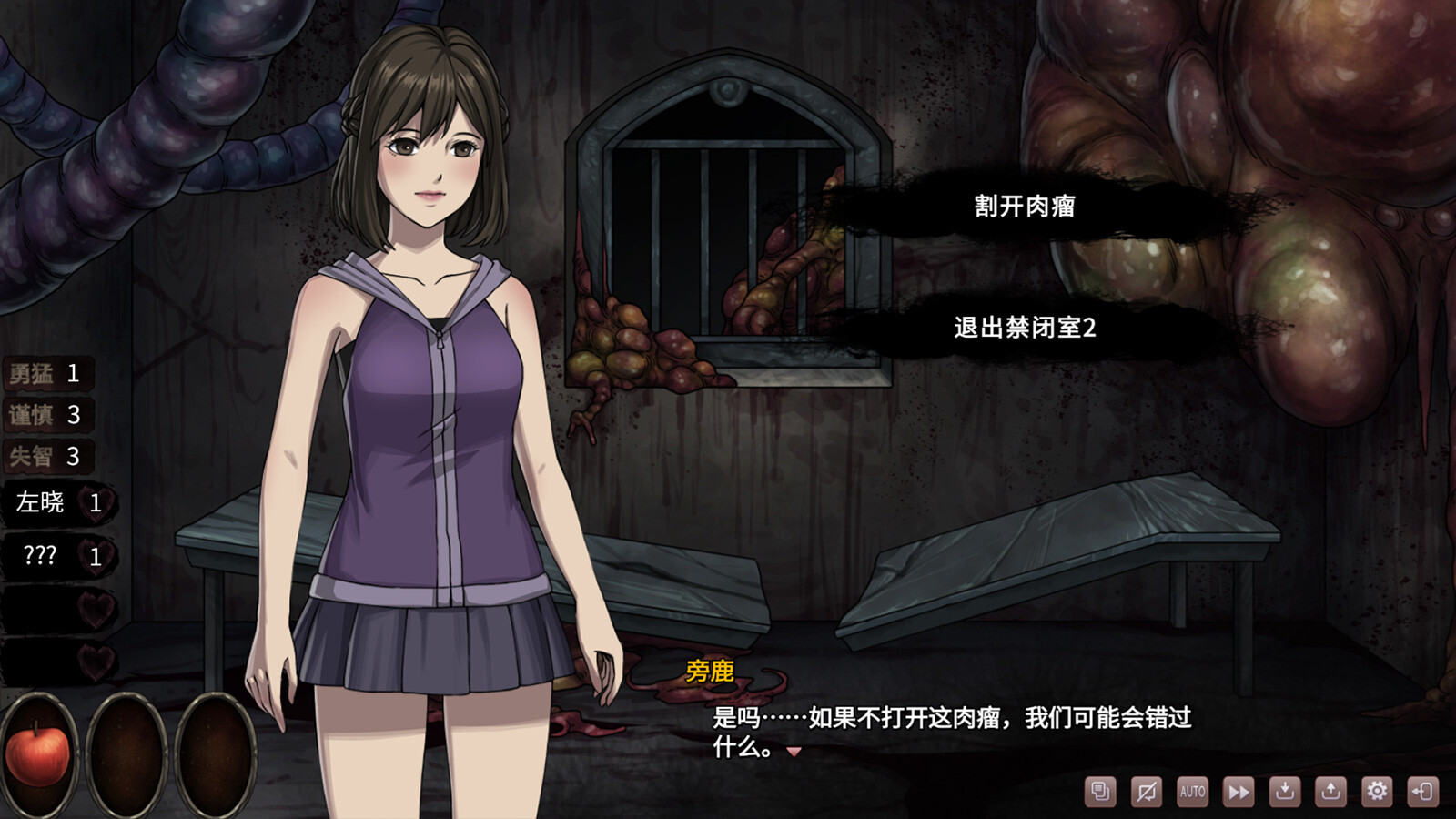Click the advance triangle after the dialogue text
Image resolution: width=1456 pixels, height=819 pixels.
(795, 753)
